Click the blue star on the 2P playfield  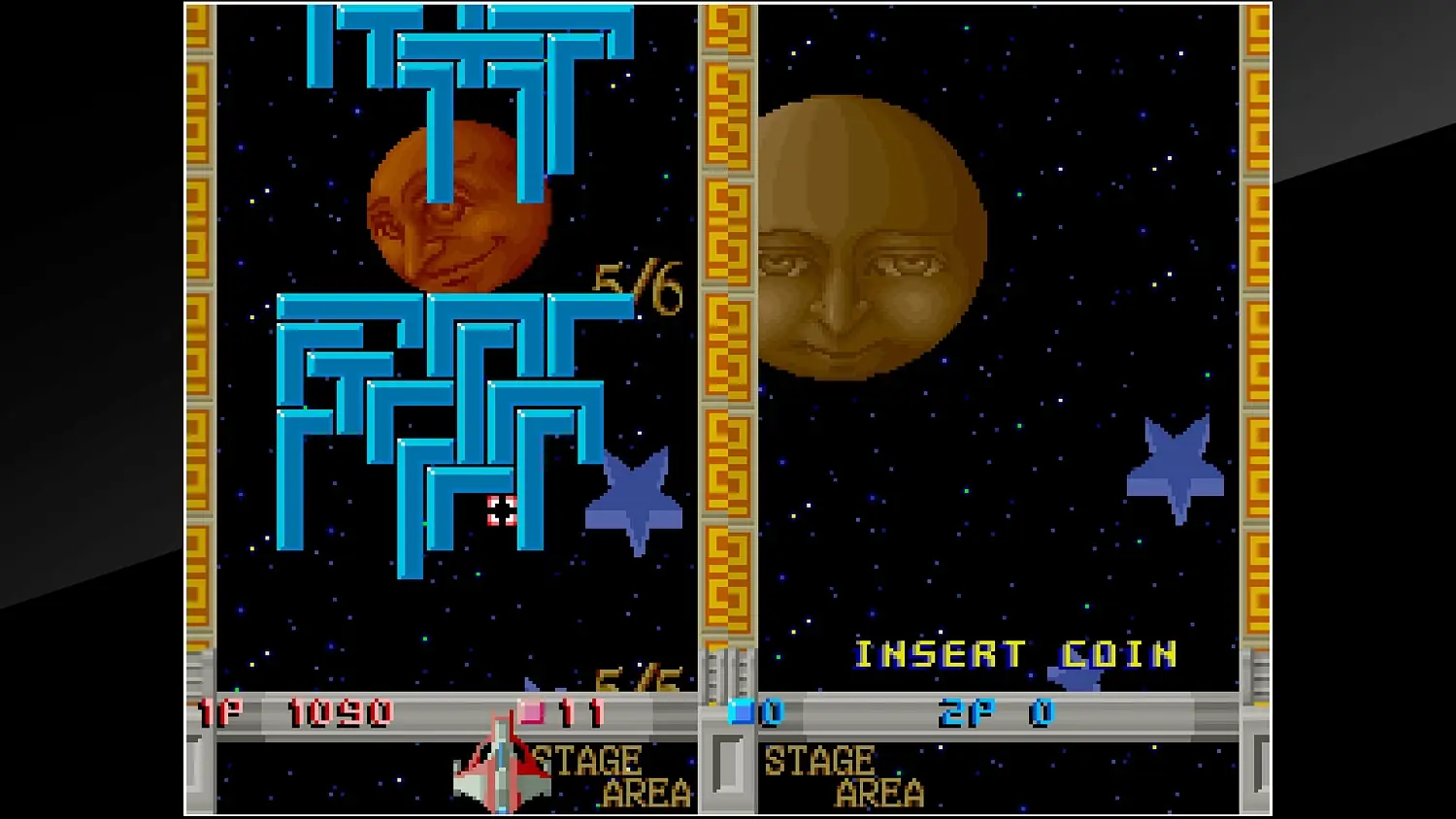pos(1175,463)
